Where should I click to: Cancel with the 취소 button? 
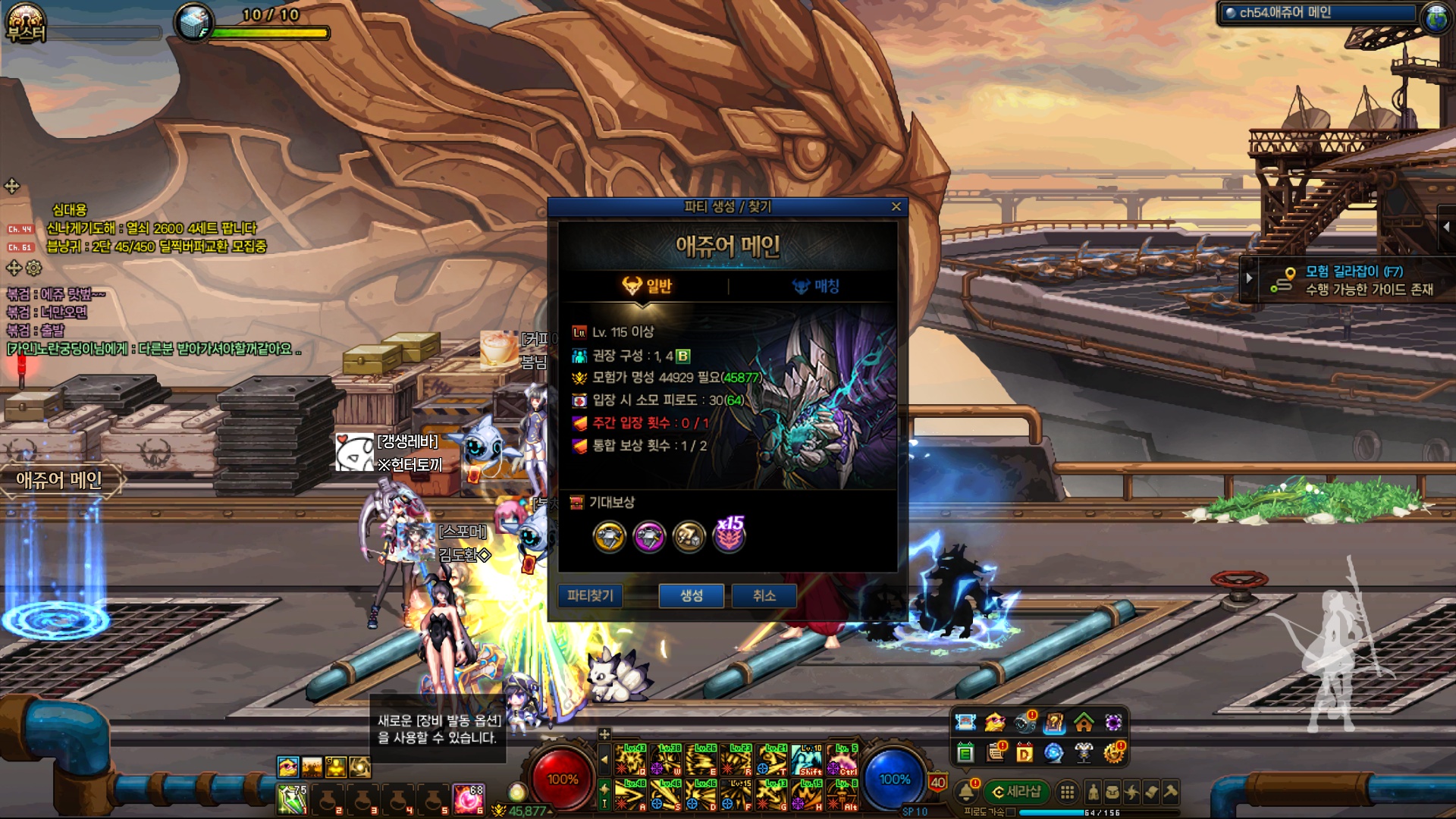coord(764,595)
